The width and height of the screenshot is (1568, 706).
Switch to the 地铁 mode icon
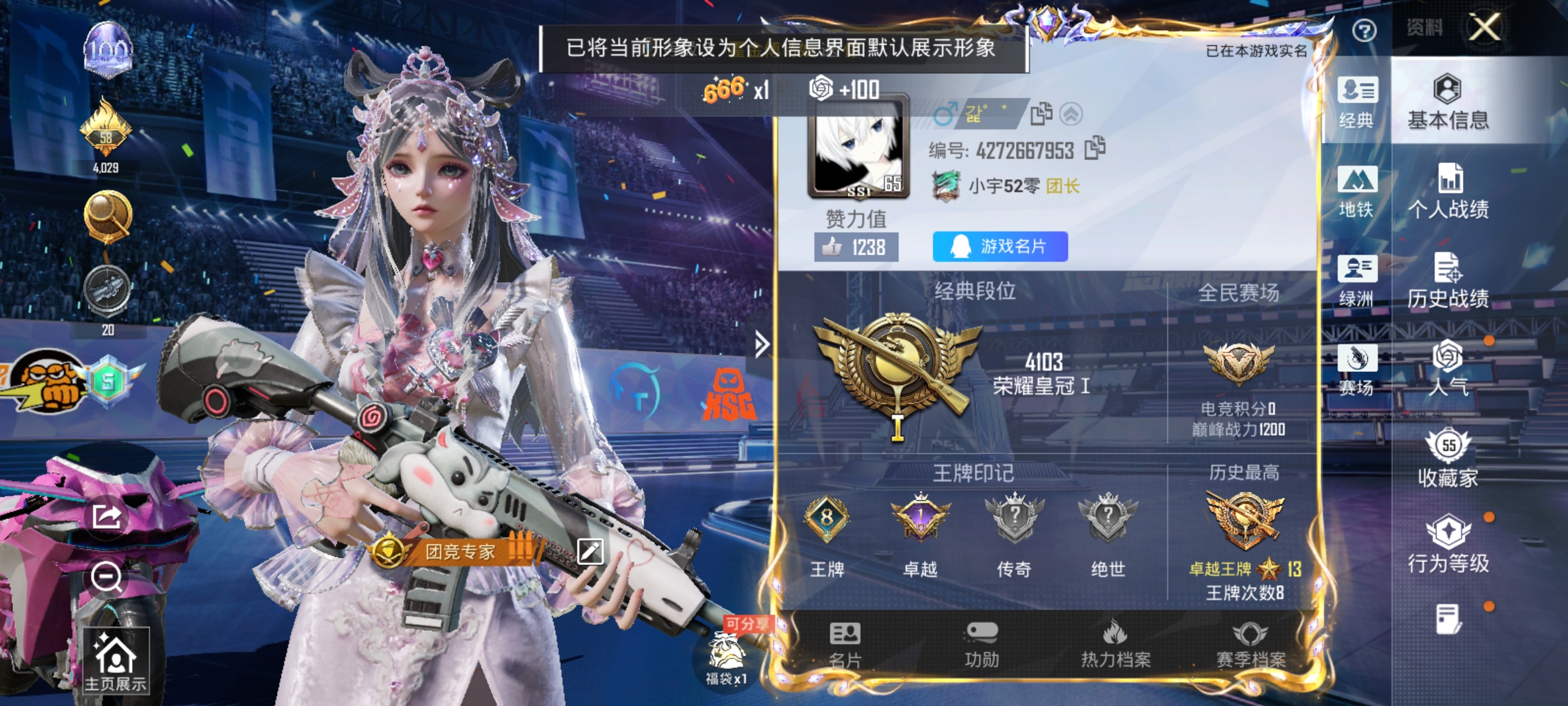(x=1359, y=194)
